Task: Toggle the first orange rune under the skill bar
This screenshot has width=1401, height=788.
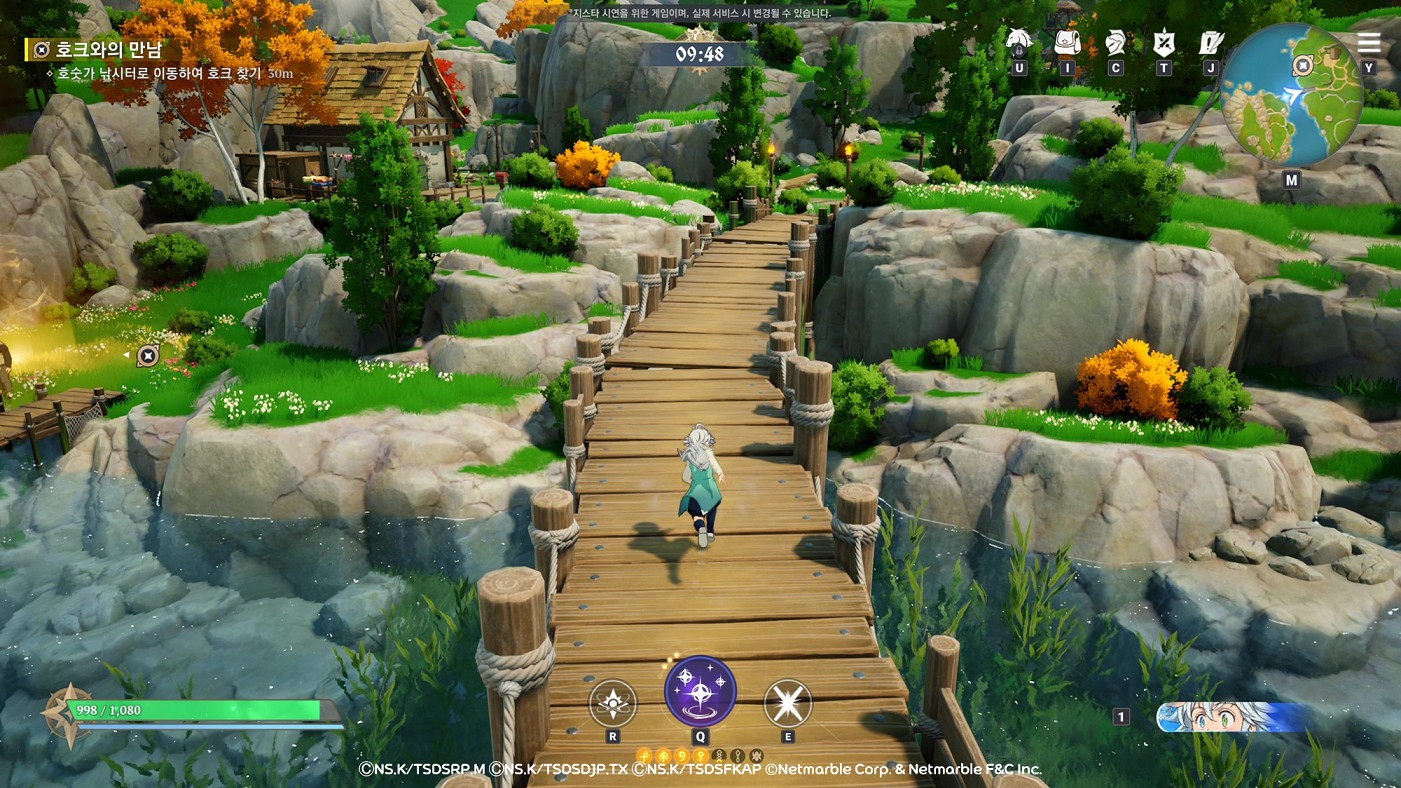Action: 643,755
